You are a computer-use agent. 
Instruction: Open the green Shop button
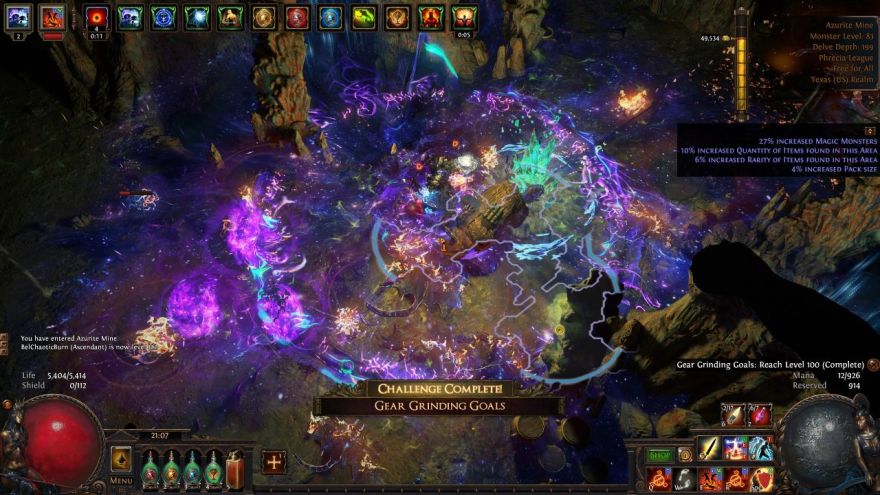coord(659,455)
